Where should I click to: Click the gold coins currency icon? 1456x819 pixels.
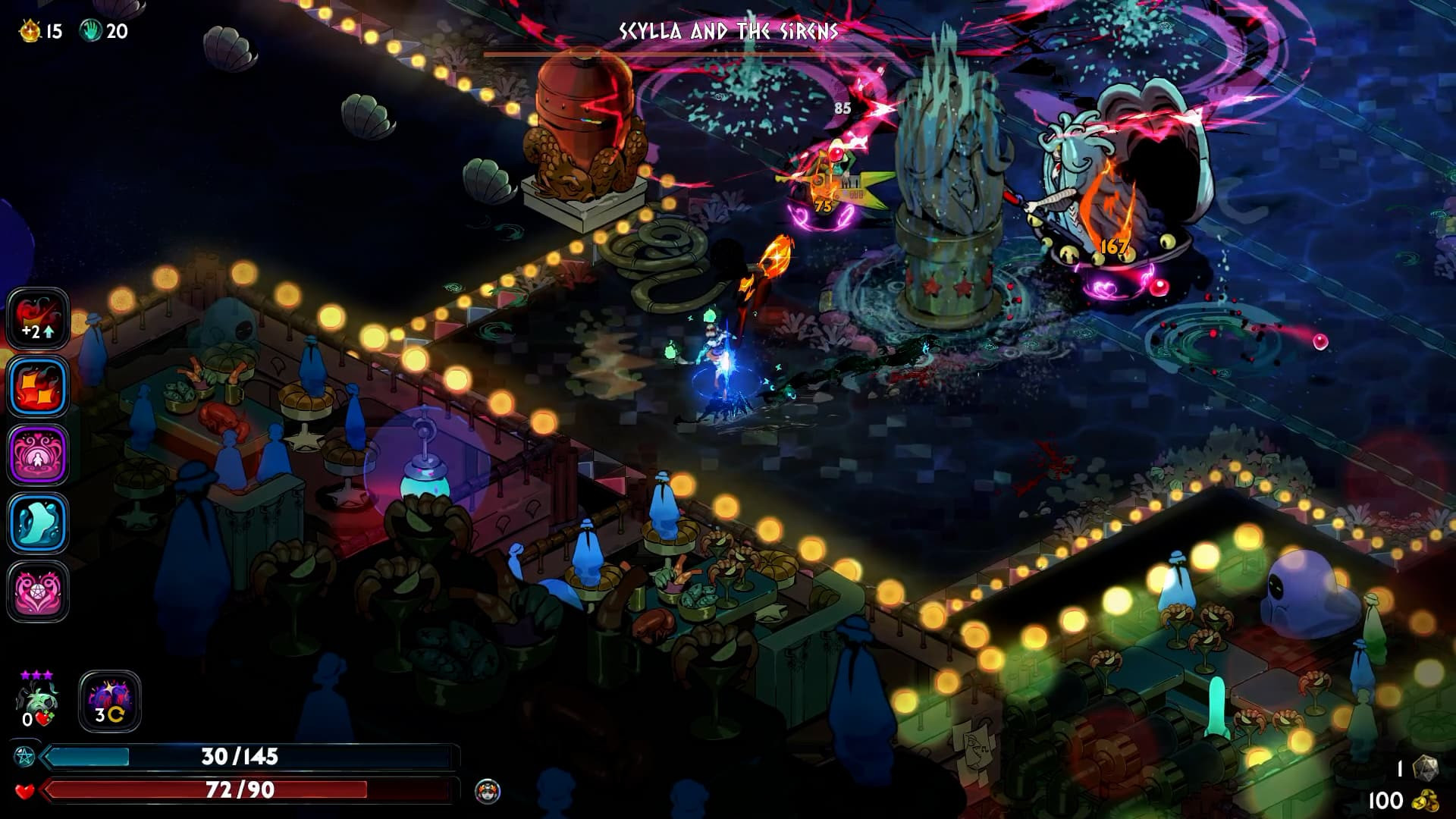click(1424, 801)
